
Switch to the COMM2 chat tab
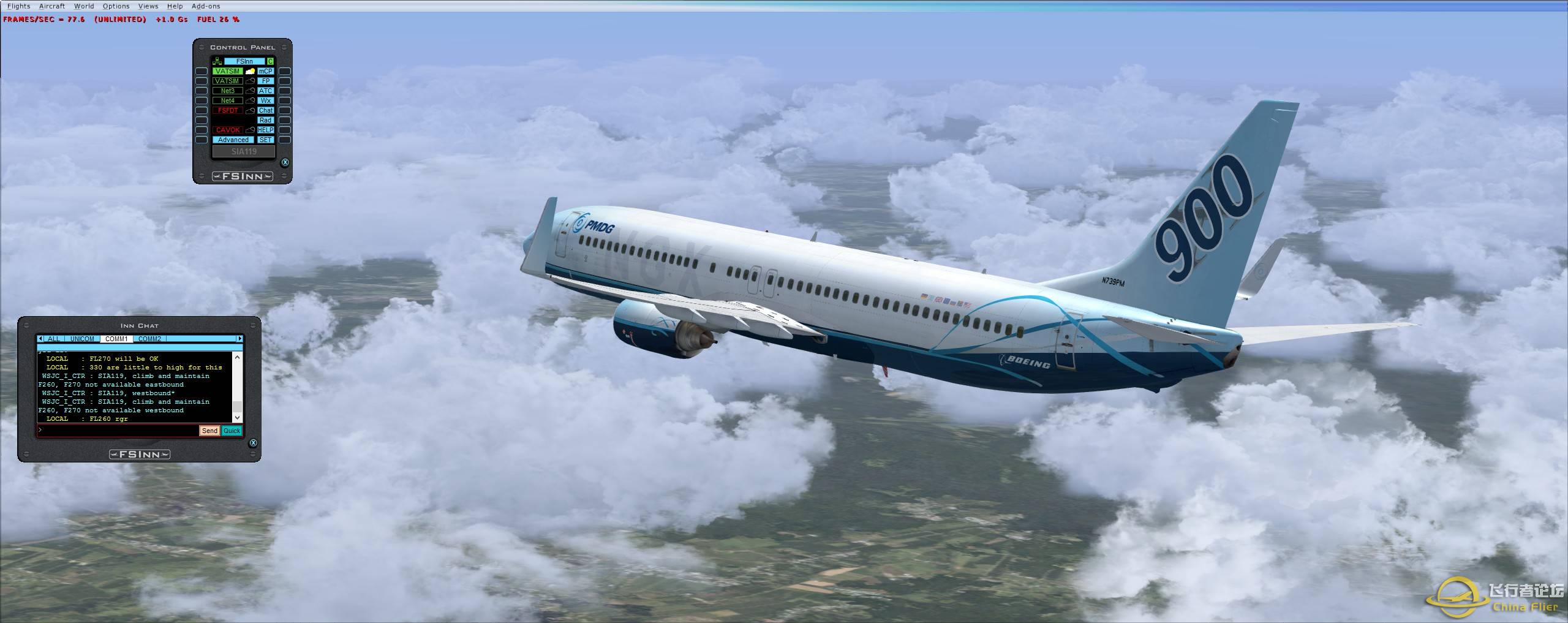pos(150,339)
